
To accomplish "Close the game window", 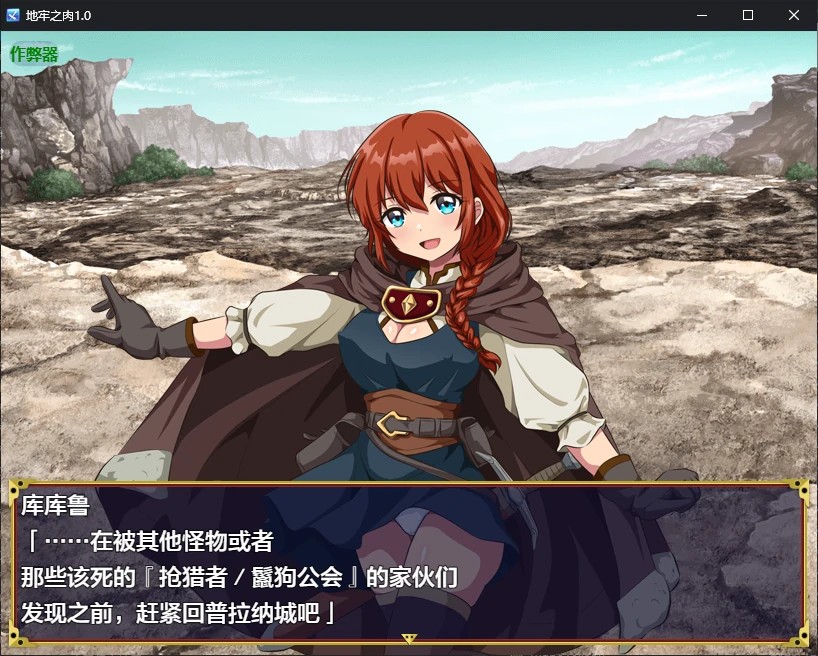I will click(794, 15).
